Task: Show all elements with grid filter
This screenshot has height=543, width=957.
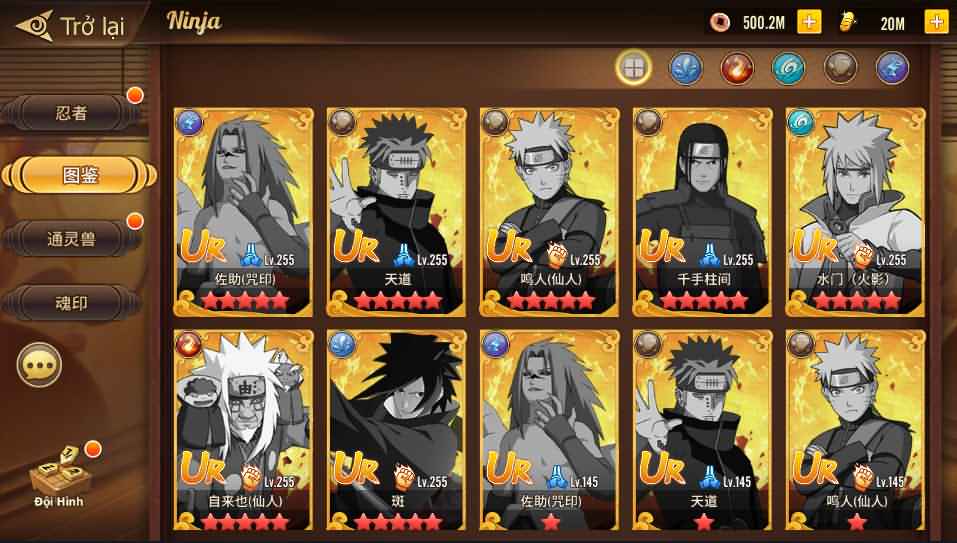Action: pos(634,68)
